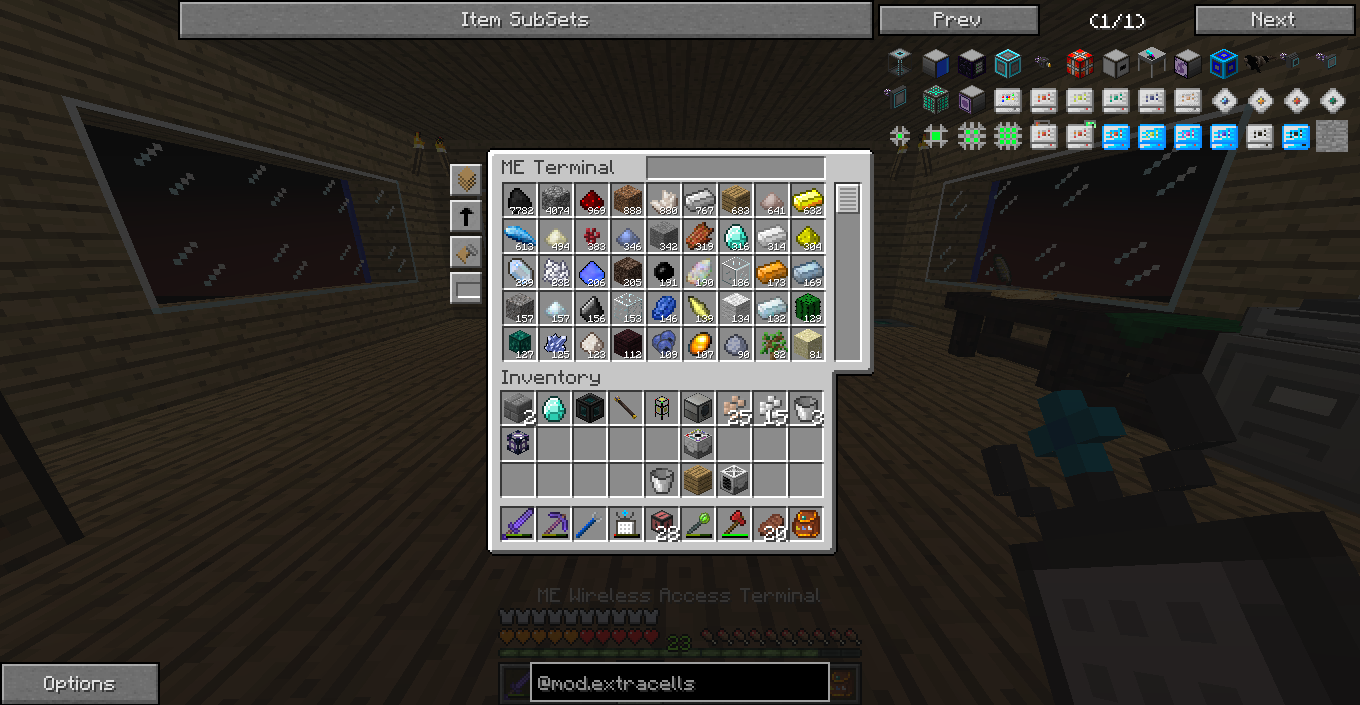This screenshot has height=705, width=1360.
Task: Pick the red TNT-like block in item list
Action: pos(1079,64)
